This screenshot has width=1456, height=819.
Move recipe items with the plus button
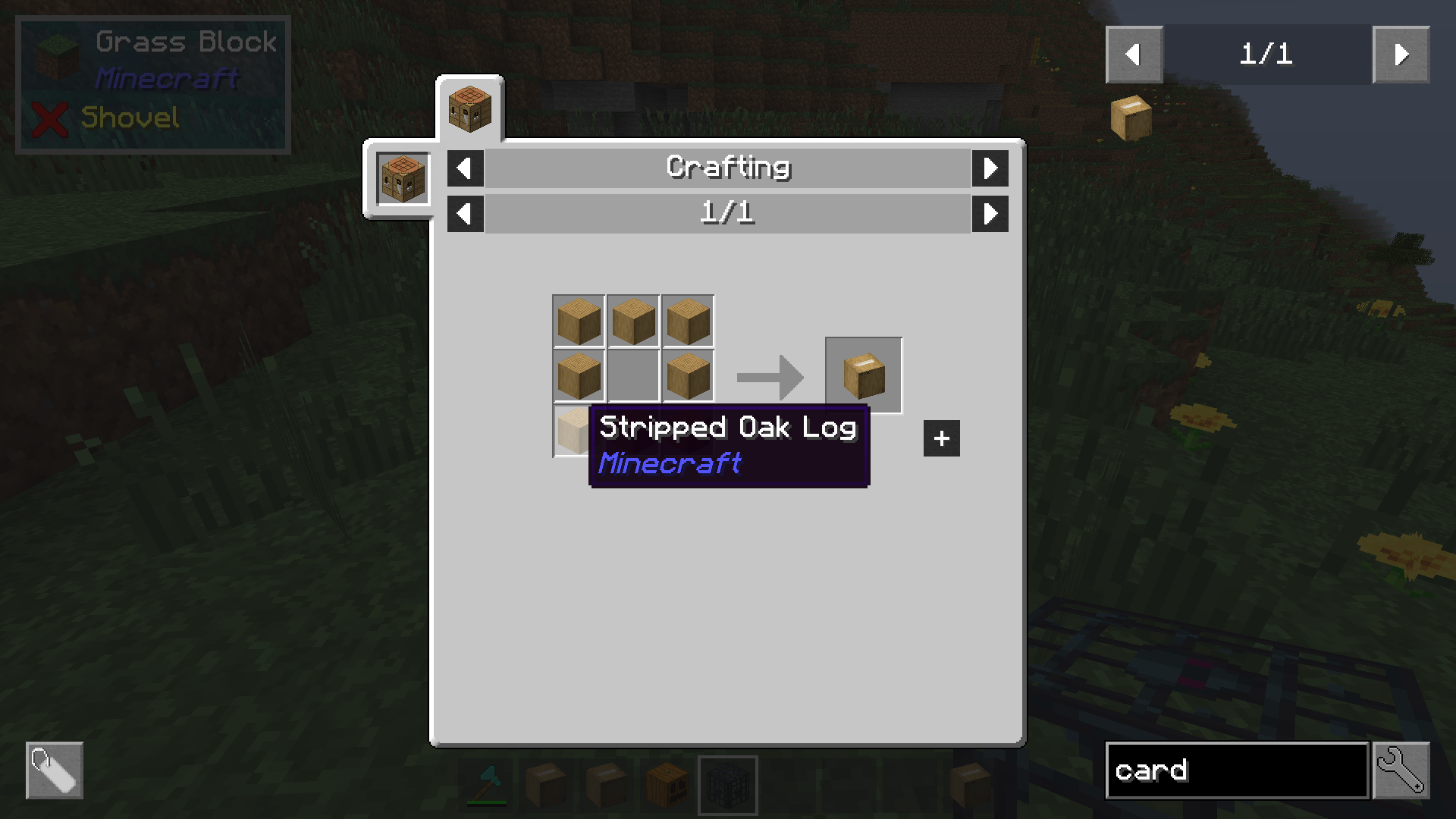pyautogui.click(x=941, y=438)
